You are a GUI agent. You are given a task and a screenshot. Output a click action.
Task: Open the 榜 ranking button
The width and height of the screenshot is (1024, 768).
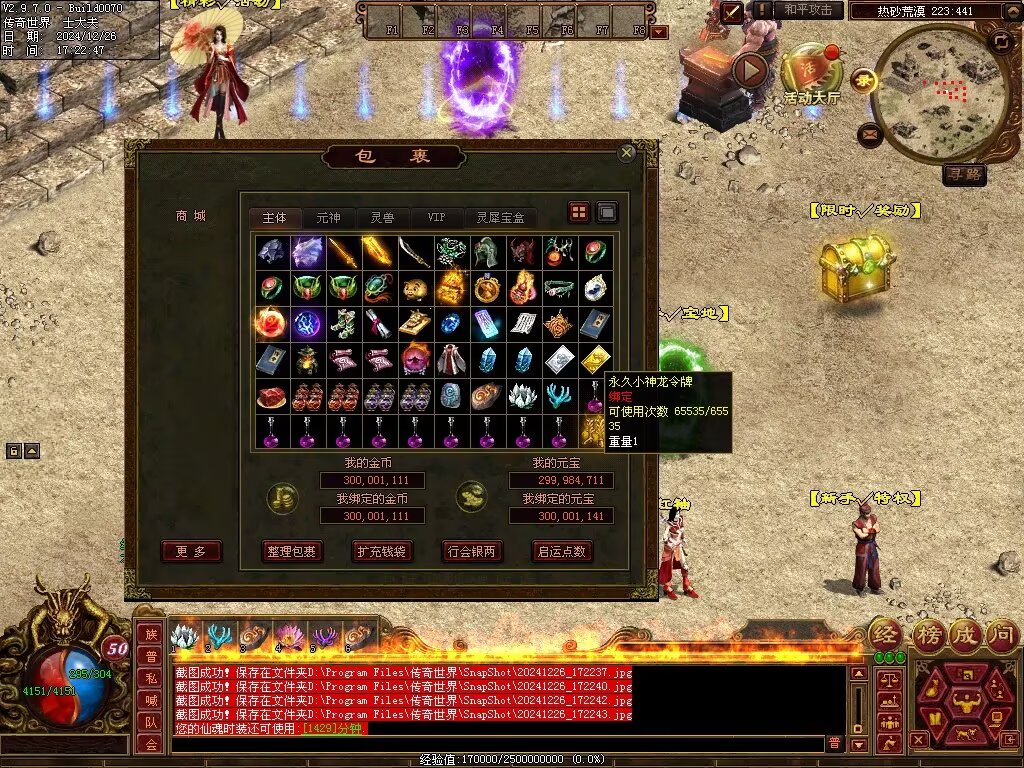click(x=927, y=634)
